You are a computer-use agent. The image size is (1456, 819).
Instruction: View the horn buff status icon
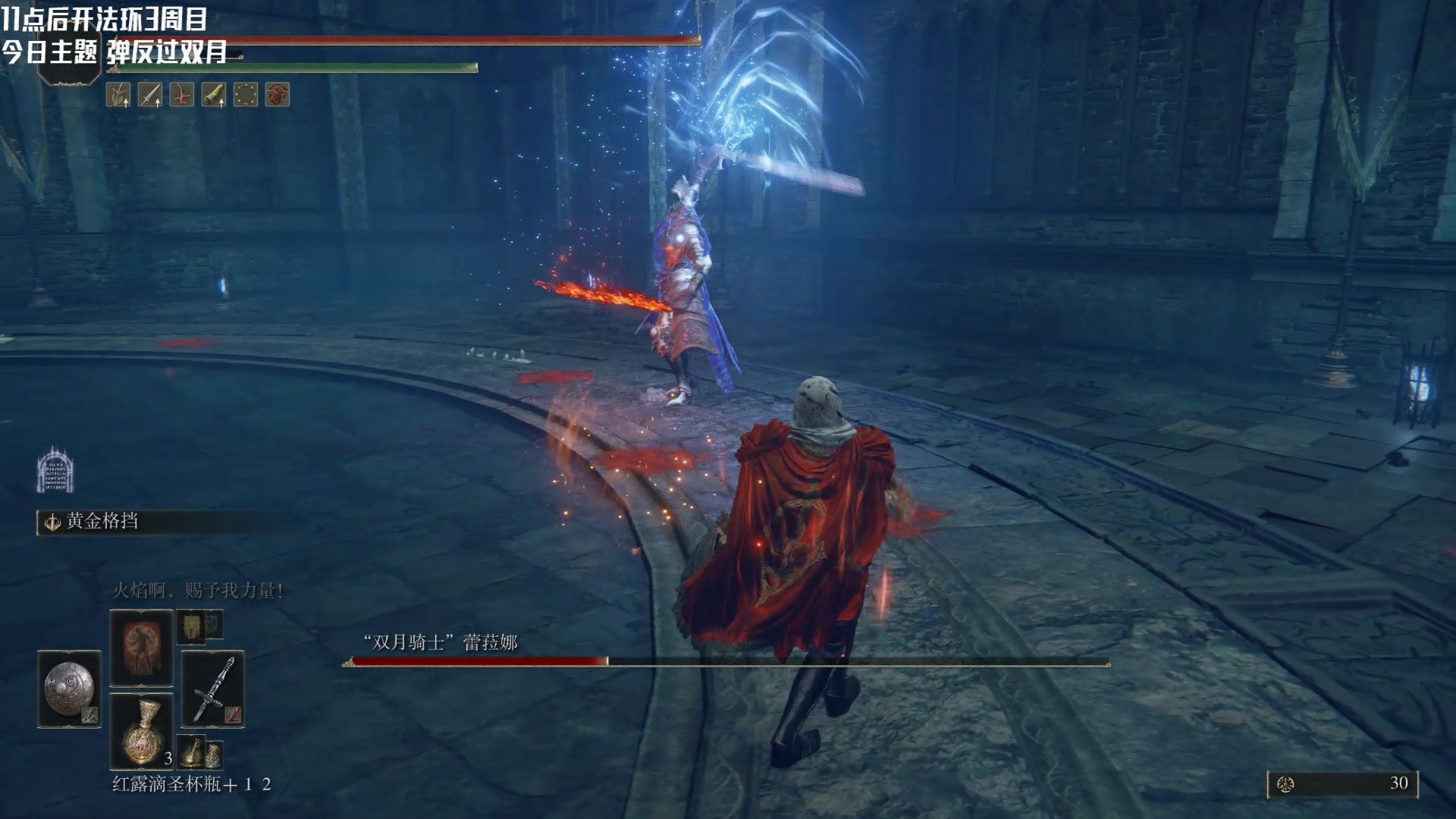pos(214,95)
